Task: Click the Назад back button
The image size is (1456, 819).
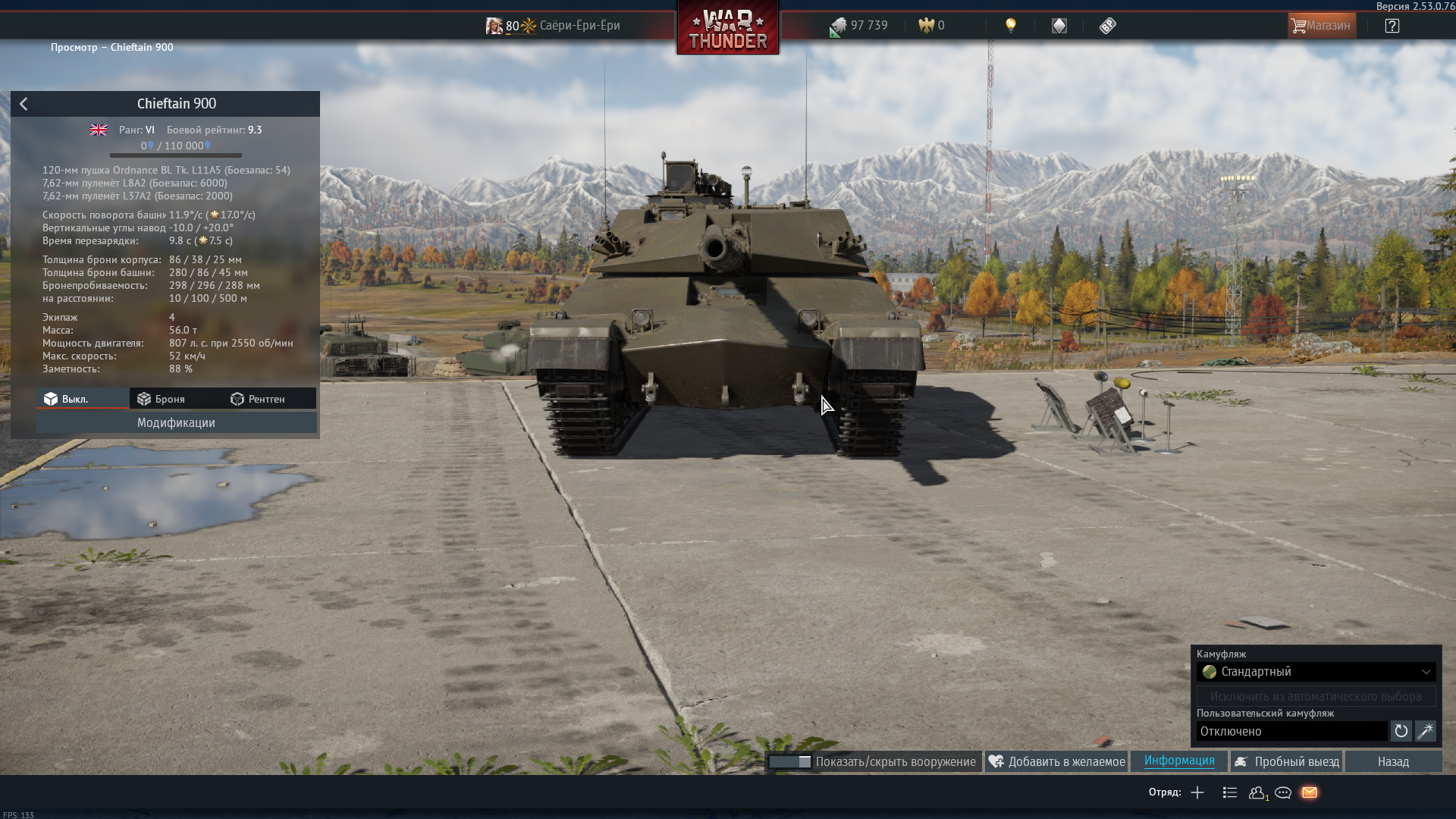Action: (x=1393, y=761)
